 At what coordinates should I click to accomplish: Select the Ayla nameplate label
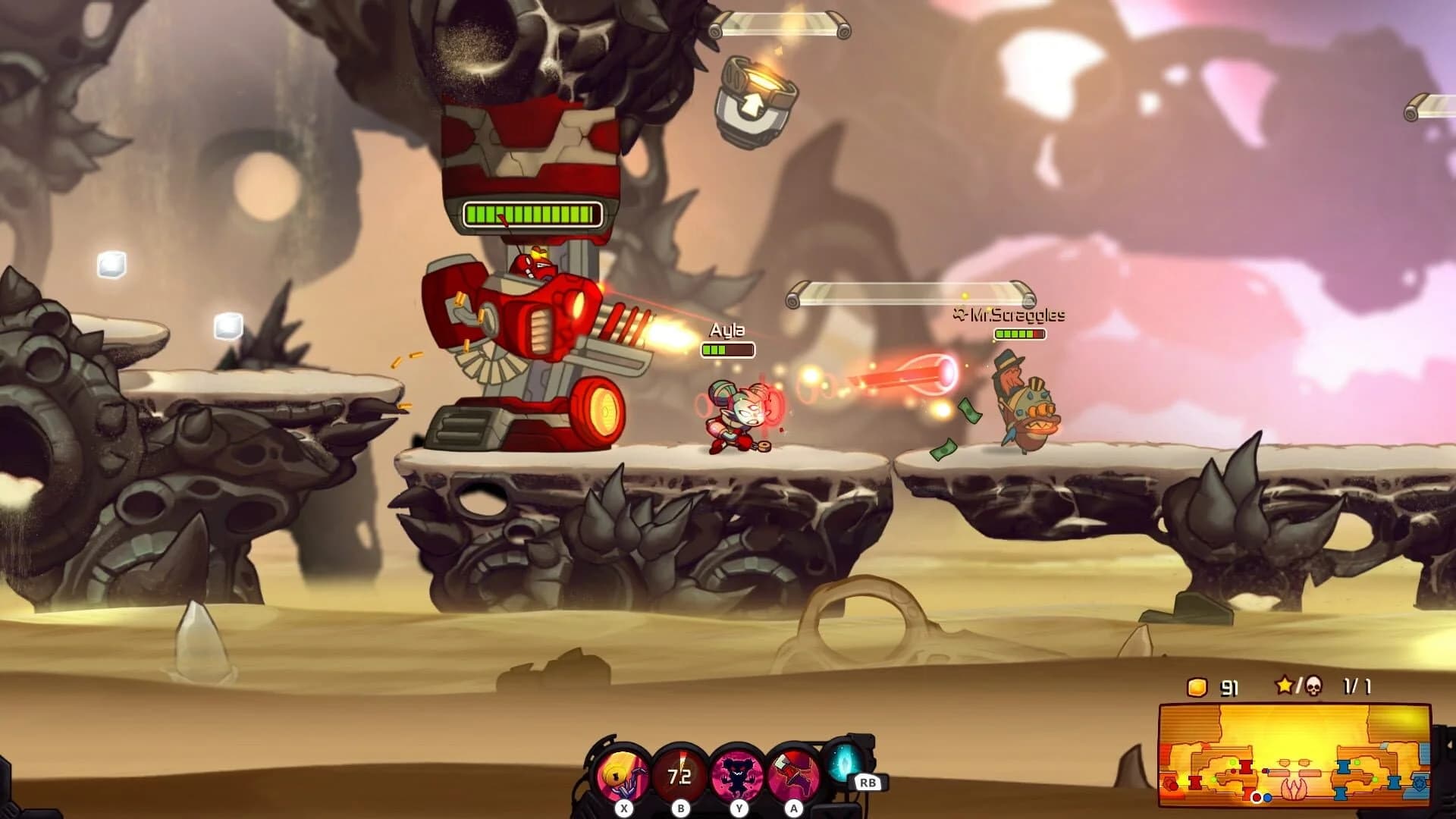[726, 330]
